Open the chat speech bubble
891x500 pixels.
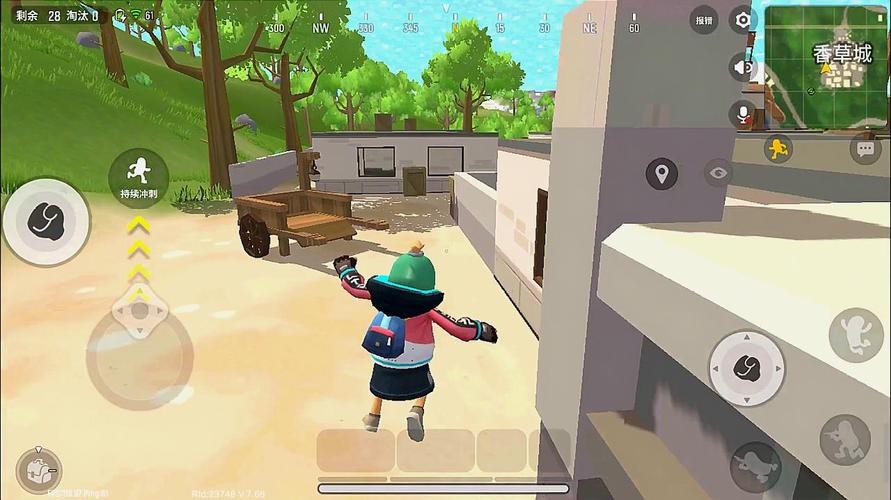coord(865,149)
